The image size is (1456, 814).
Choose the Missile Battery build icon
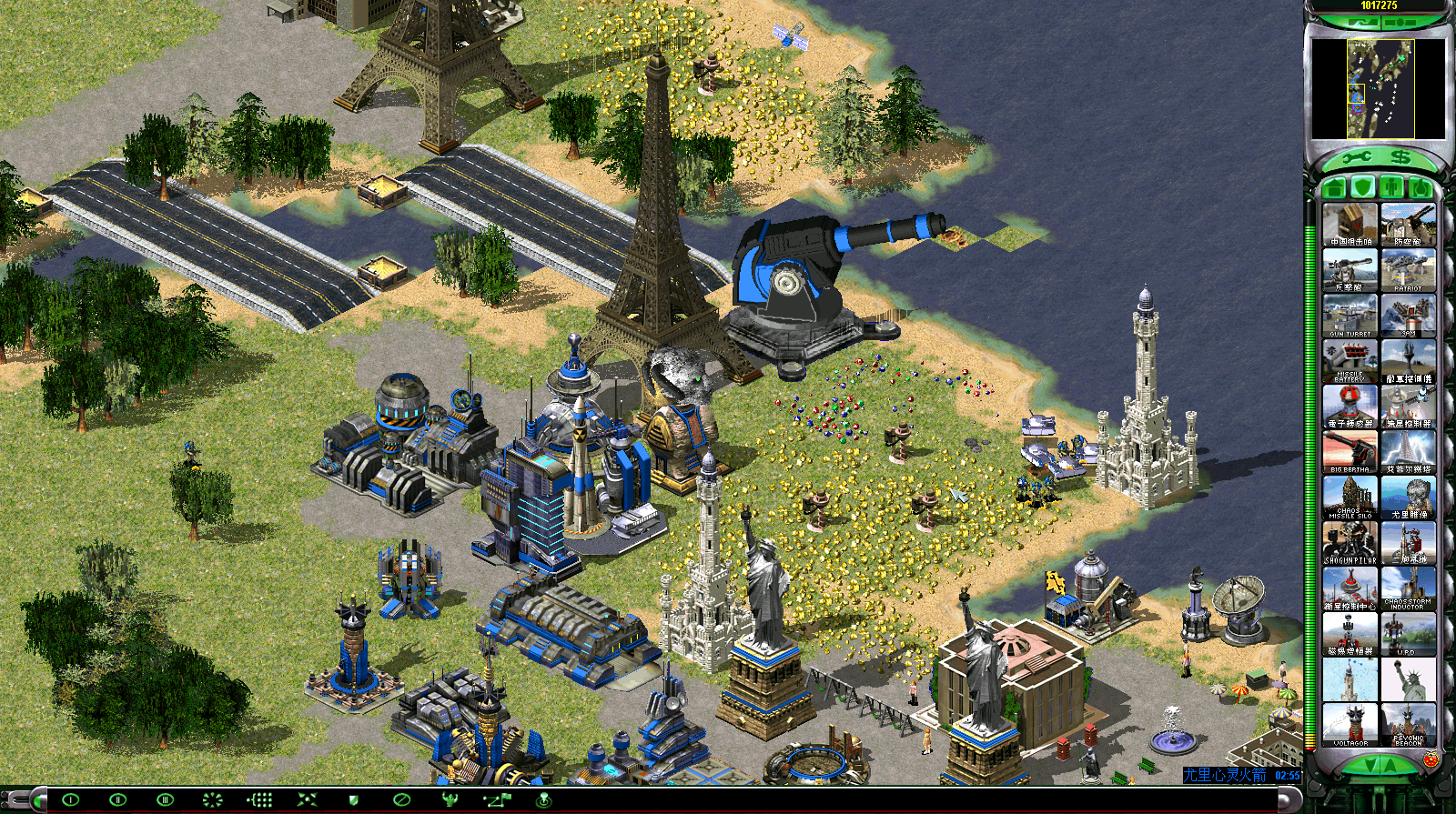point(1350,361)
